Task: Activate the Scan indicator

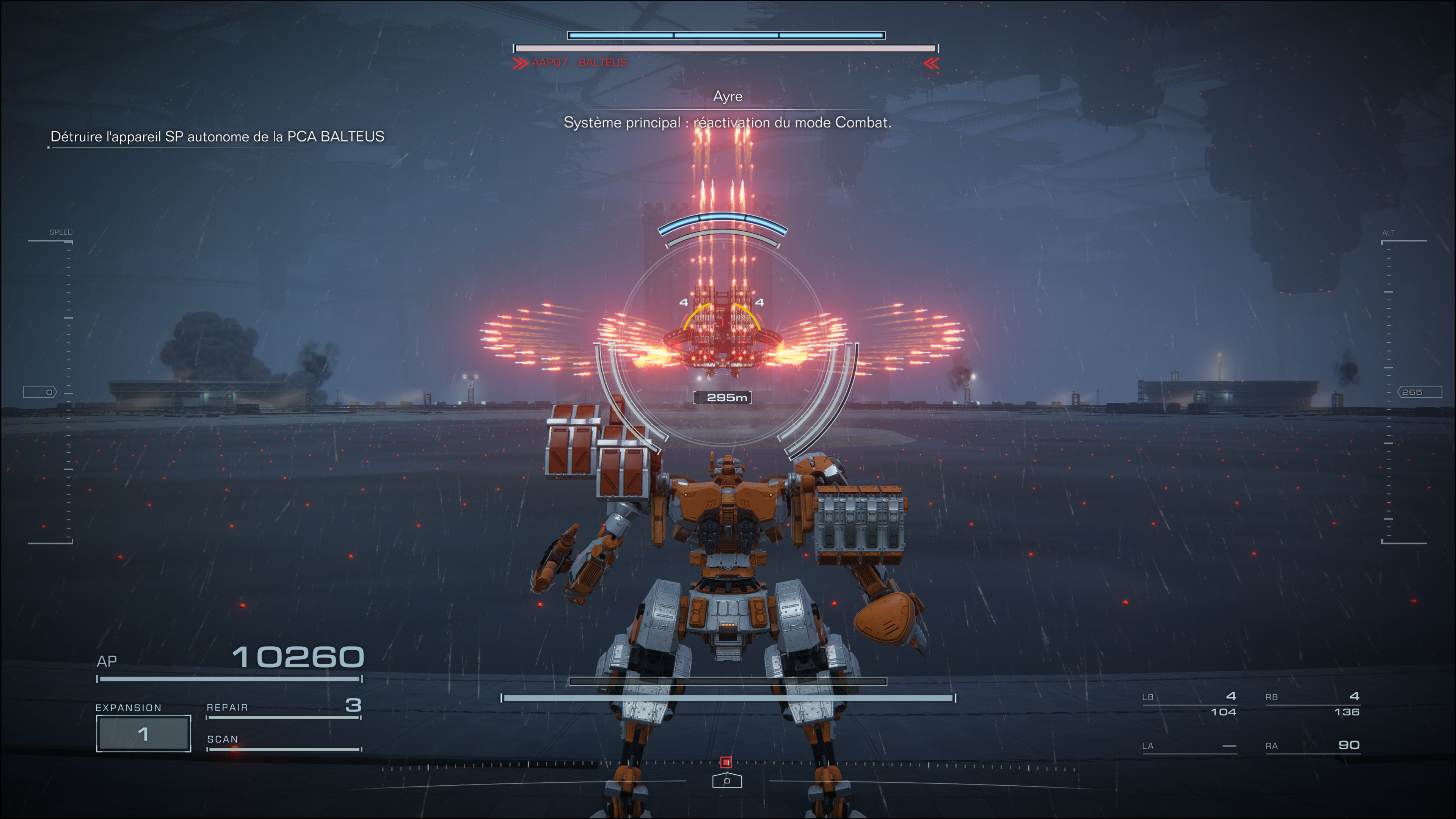Action: pyautogui.click(x=283, y=742)
